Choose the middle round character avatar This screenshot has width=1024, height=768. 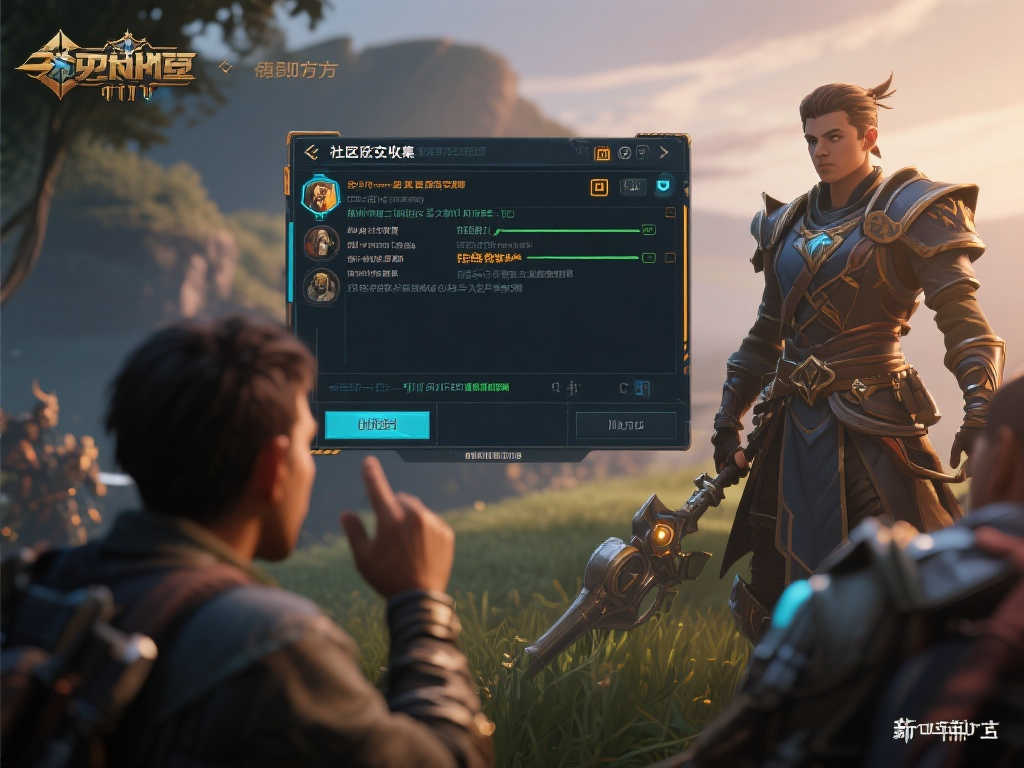coord(320,241)
